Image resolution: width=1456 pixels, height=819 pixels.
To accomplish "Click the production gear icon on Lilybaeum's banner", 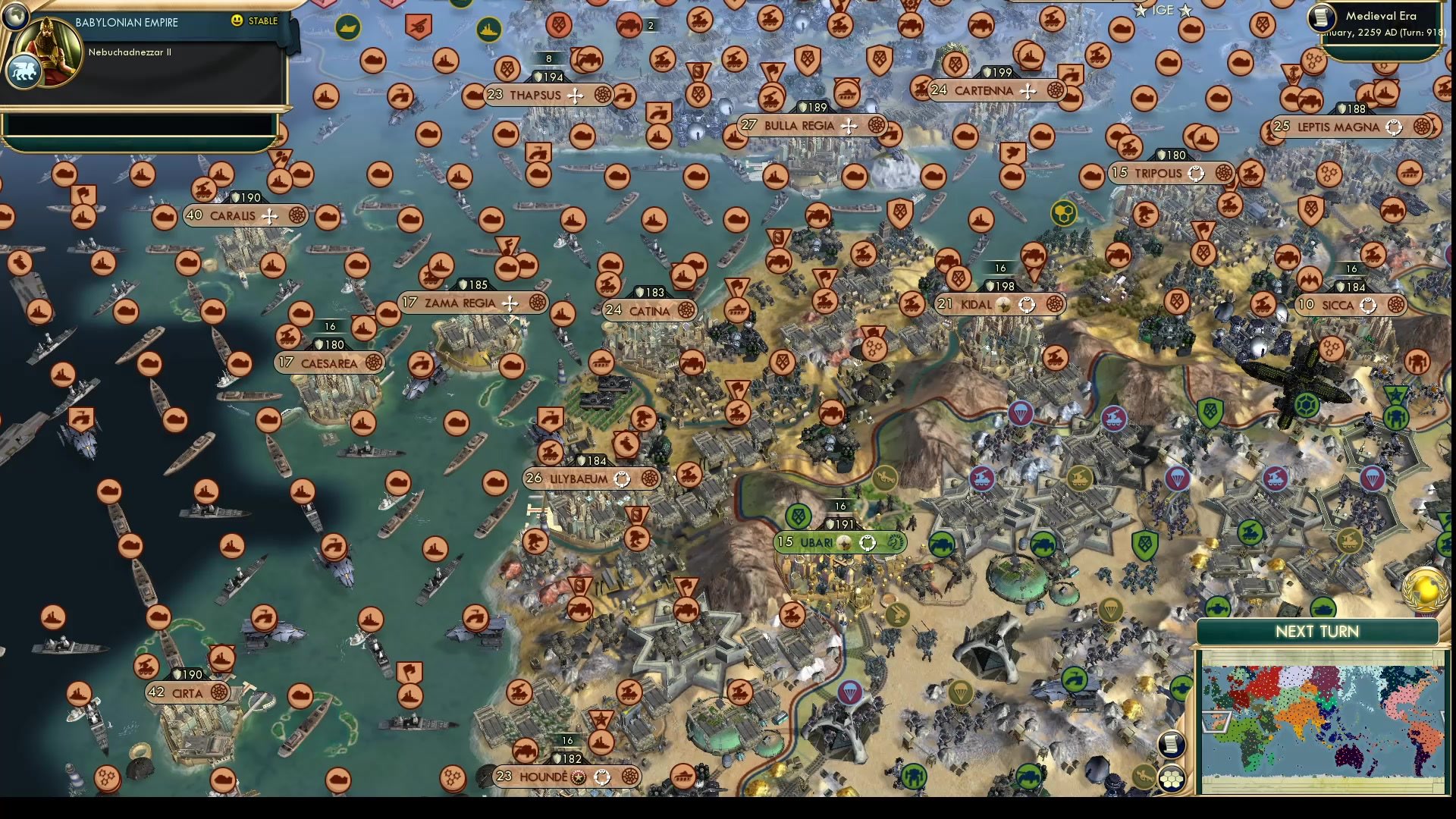I will tap(651, 479).
